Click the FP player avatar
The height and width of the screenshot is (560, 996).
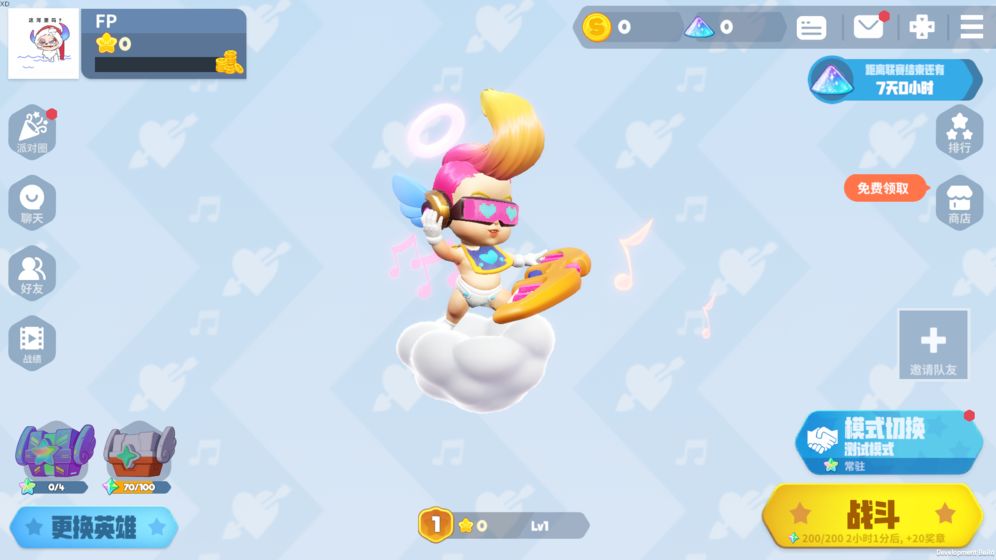(x=43, y=44)
